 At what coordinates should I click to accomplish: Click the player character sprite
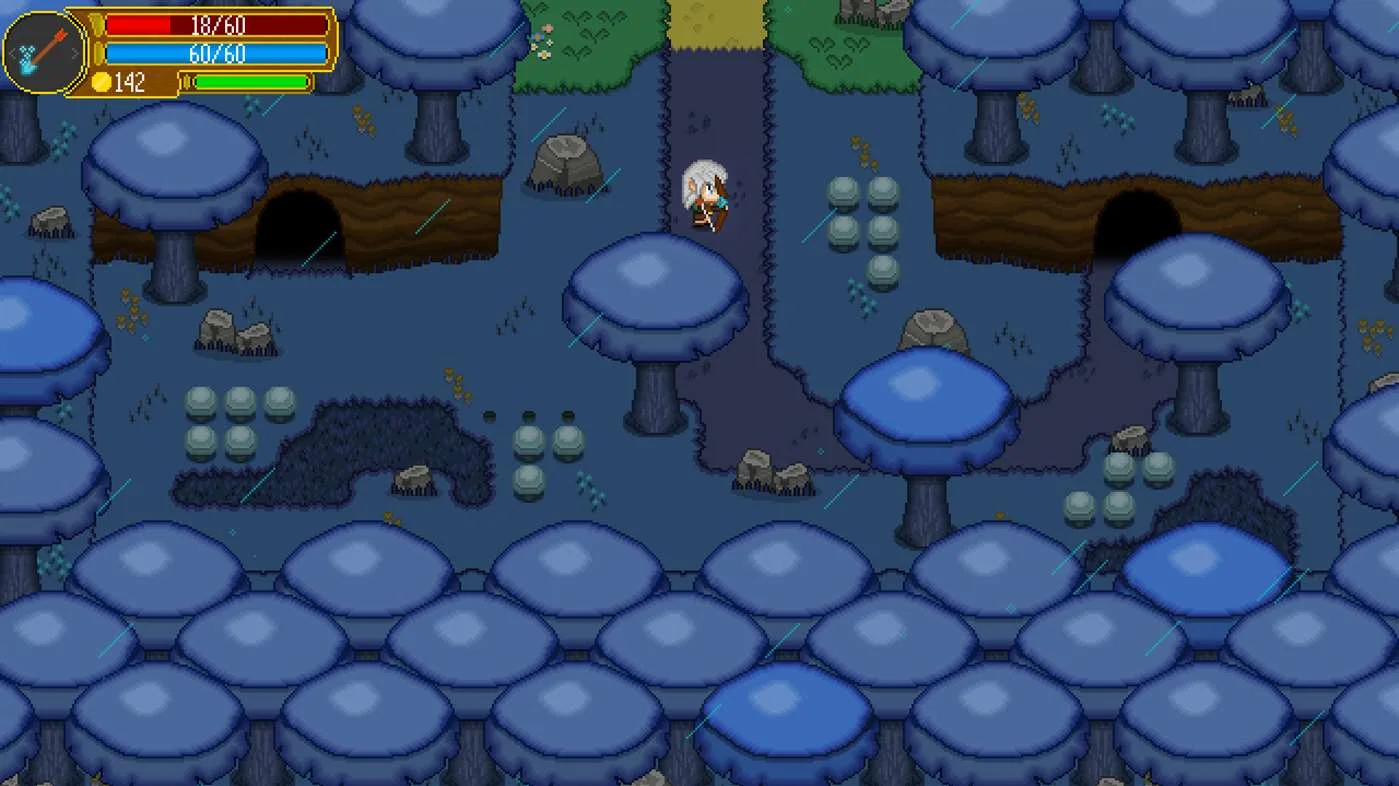coord(703,195)
